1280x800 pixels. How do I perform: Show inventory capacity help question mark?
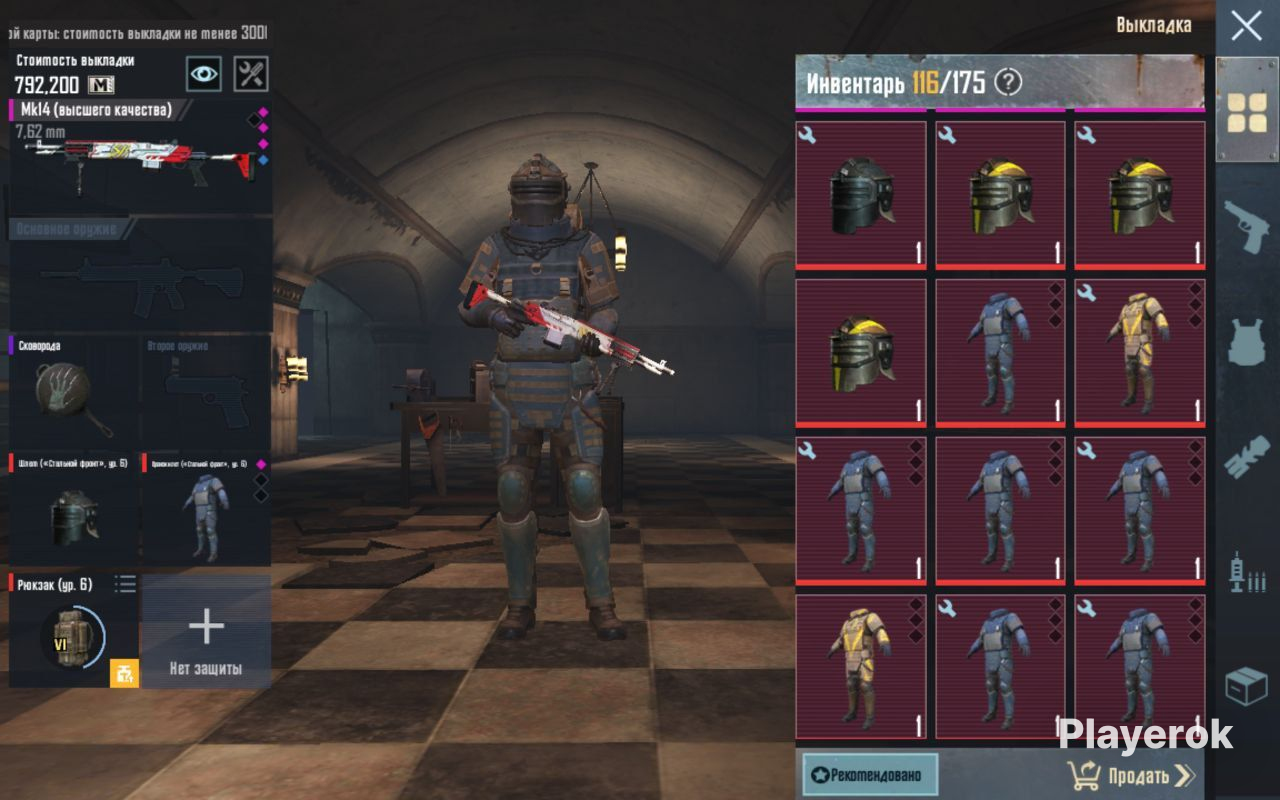(1008, 82)
